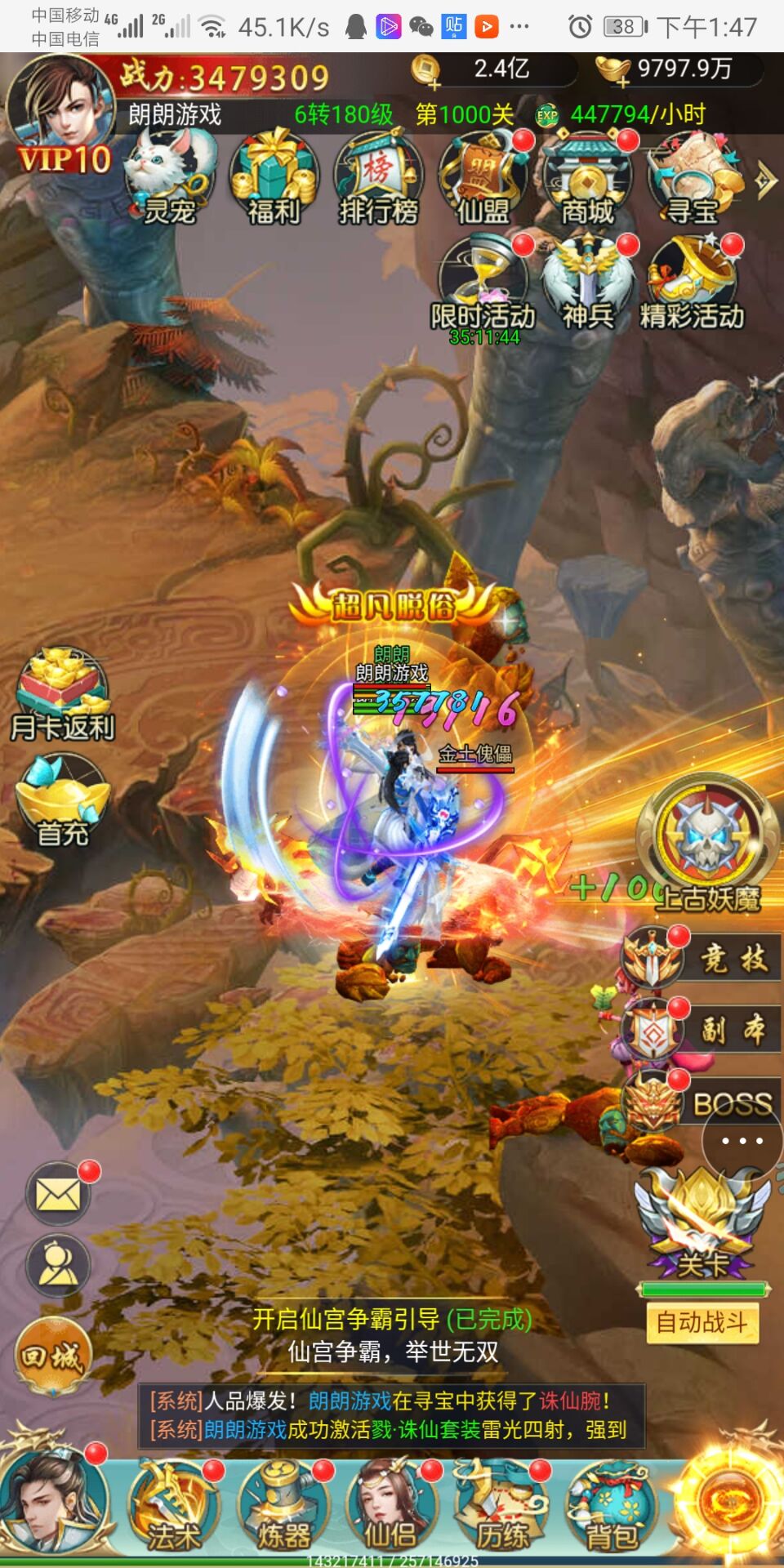Open the mail envelope icon
The image size is (784, 1568).
tap(58, 1196)
